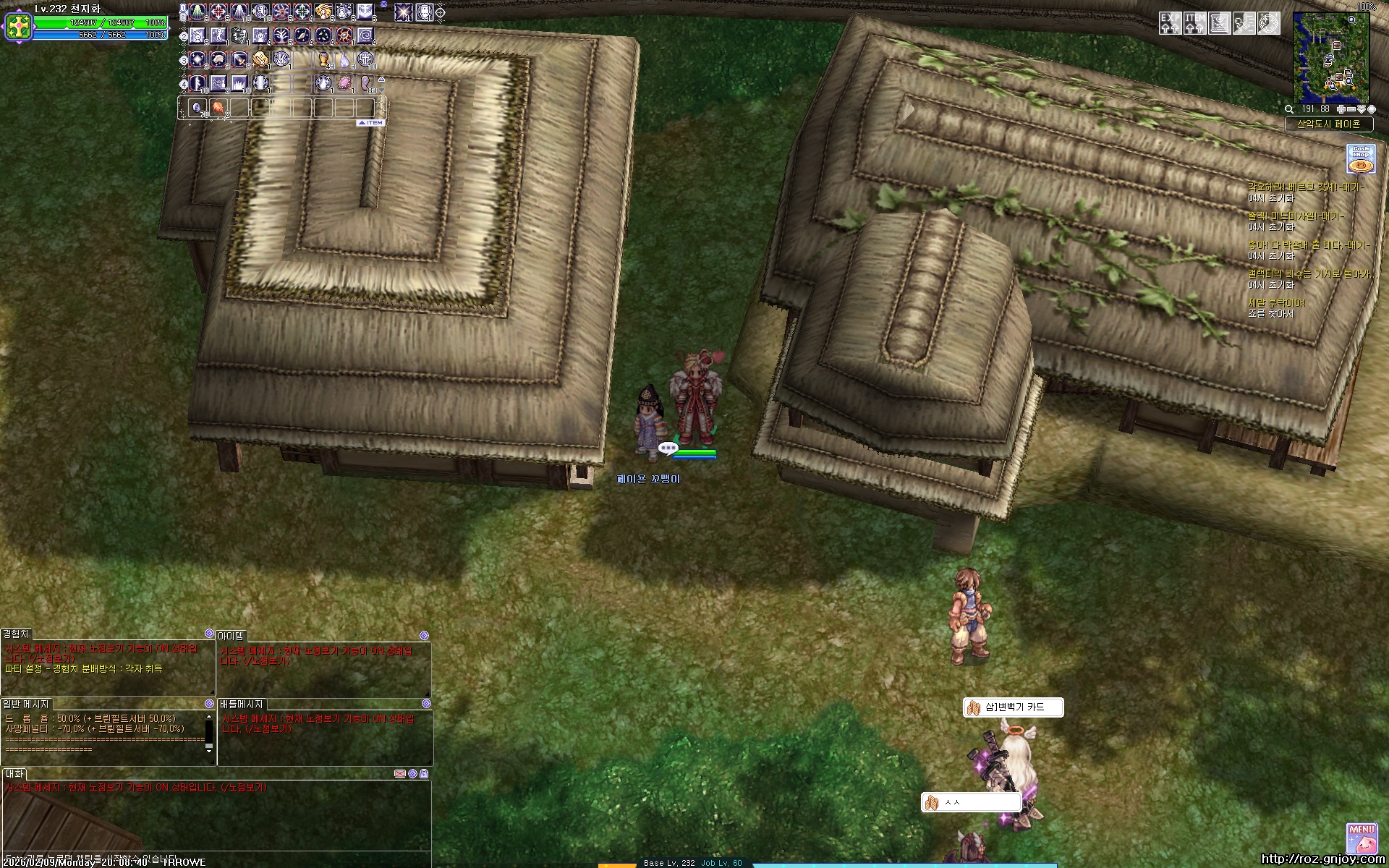Activate the spiral skill icon
Image resolution: width=1389 pixels, height=868 pixels.
point(366,35)
